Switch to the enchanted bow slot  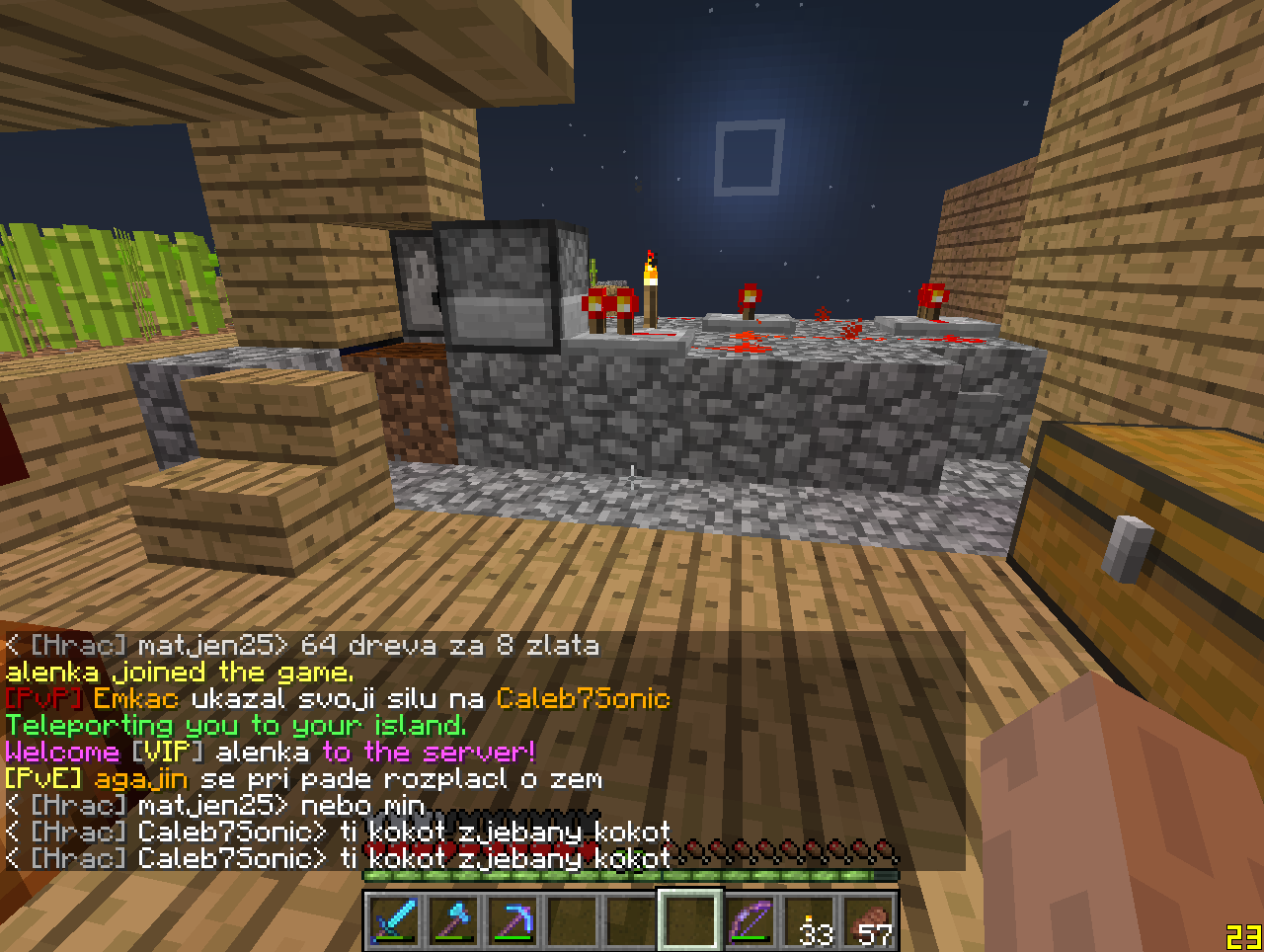[x=750, y=920]
